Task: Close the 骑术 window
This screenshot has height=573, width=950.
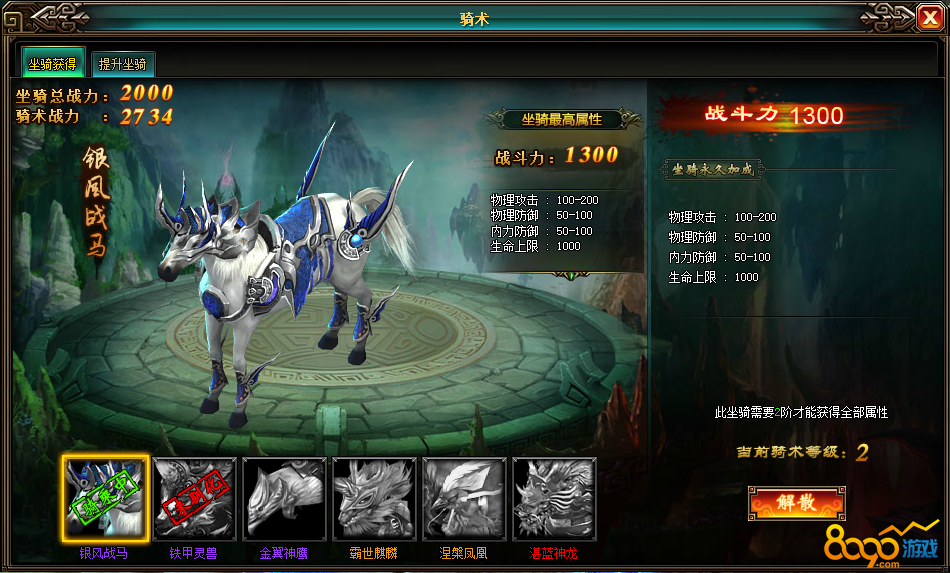Action: click(927, 16)
